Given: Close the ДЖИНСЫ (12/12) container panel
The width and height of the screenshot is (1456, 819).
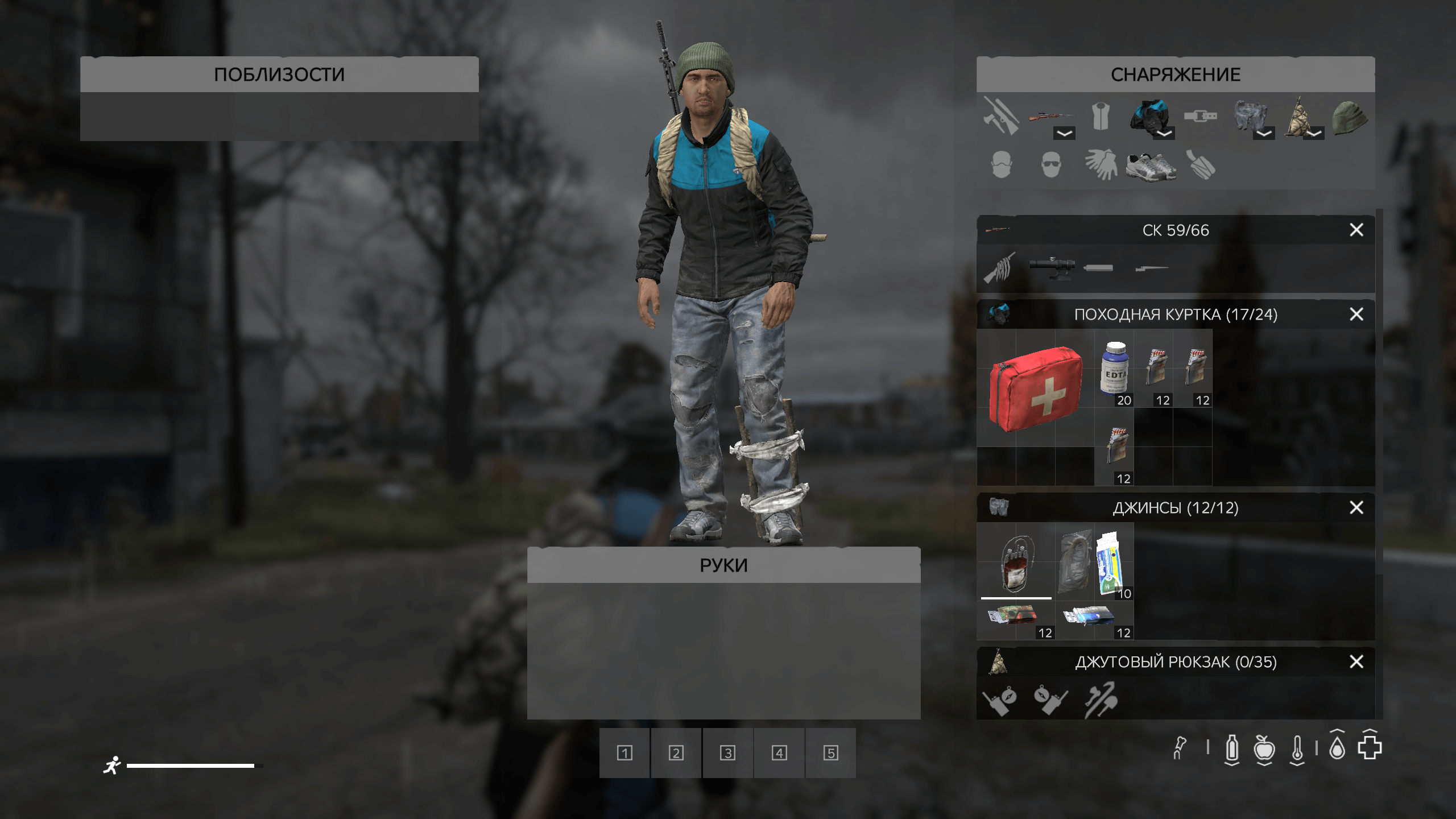Looking at the screenshot, I should (1356, 508).
